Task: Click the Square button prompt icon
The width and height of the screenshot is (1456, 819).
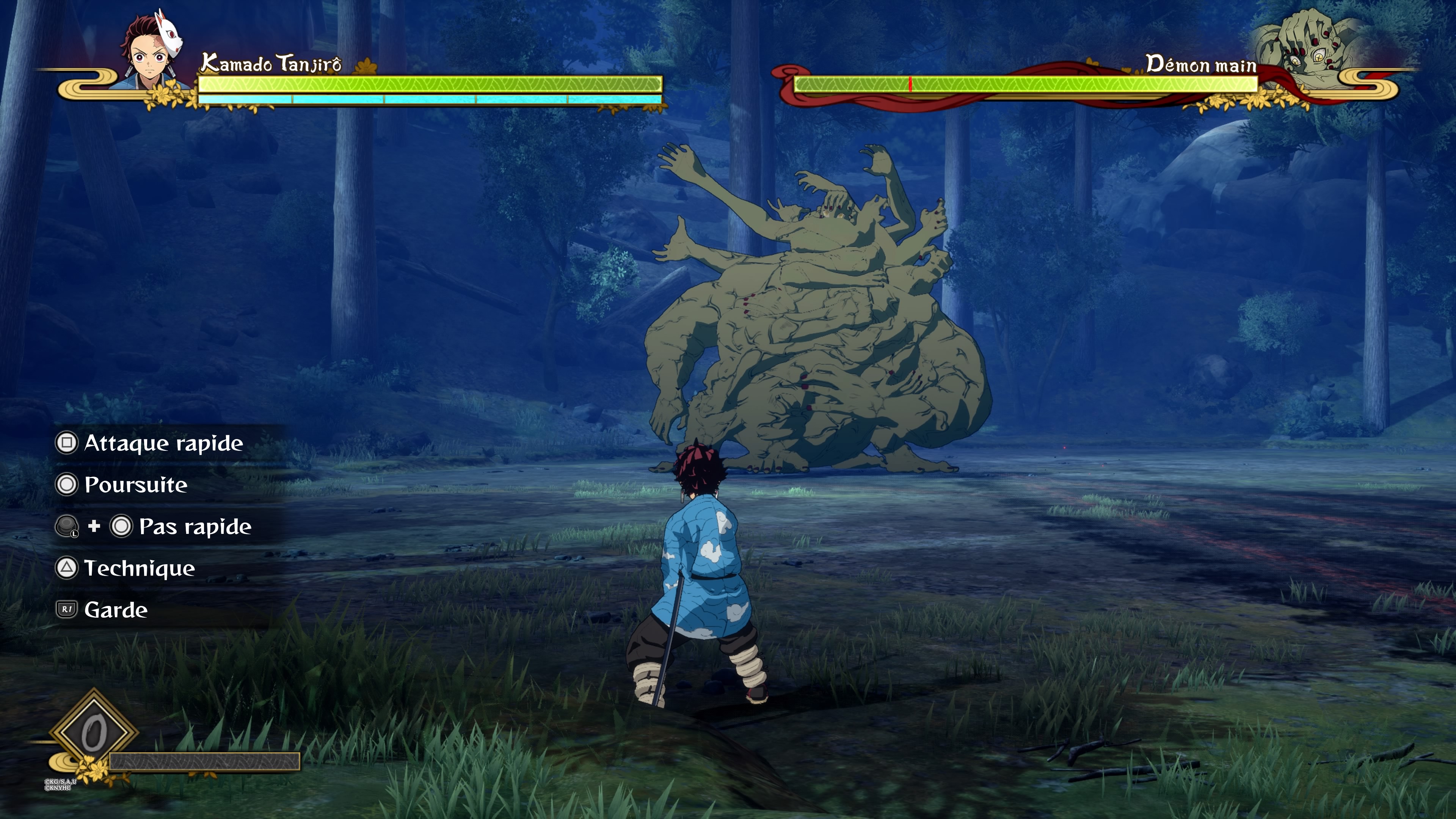Action: coord(67,443)
